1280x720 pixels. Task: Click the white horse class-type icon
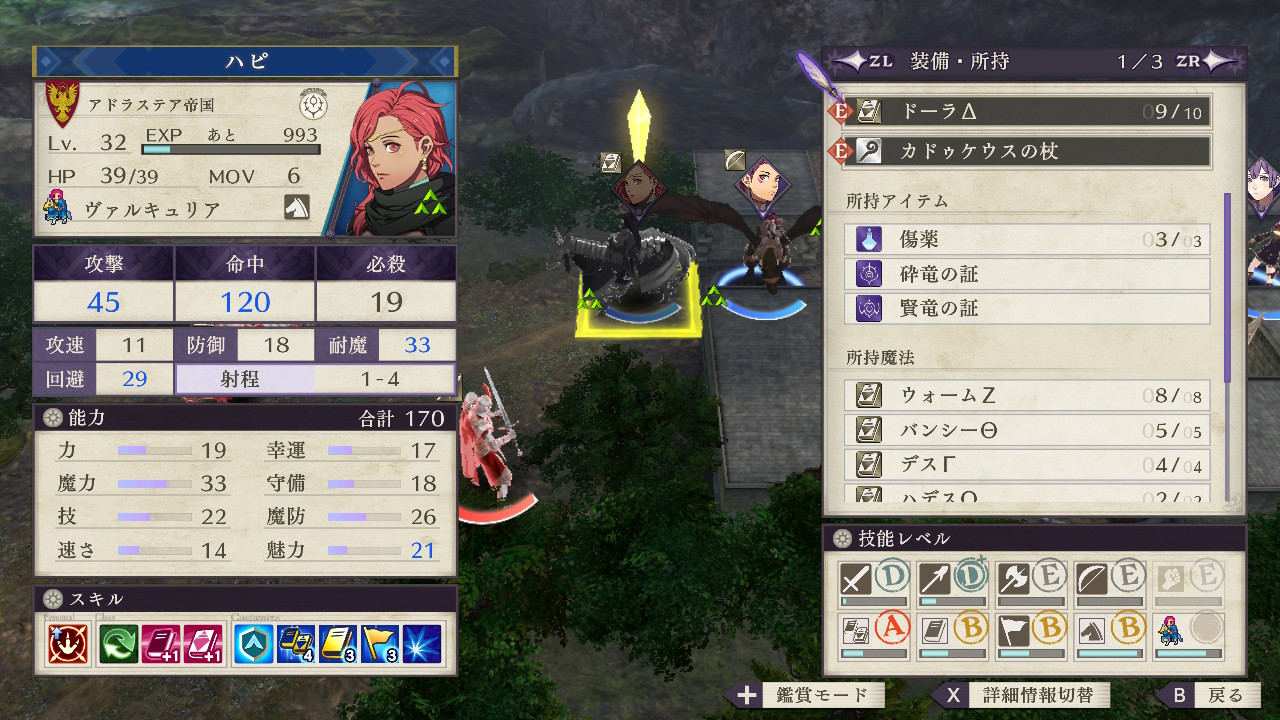pyautogui.click(x=297, y=207)
